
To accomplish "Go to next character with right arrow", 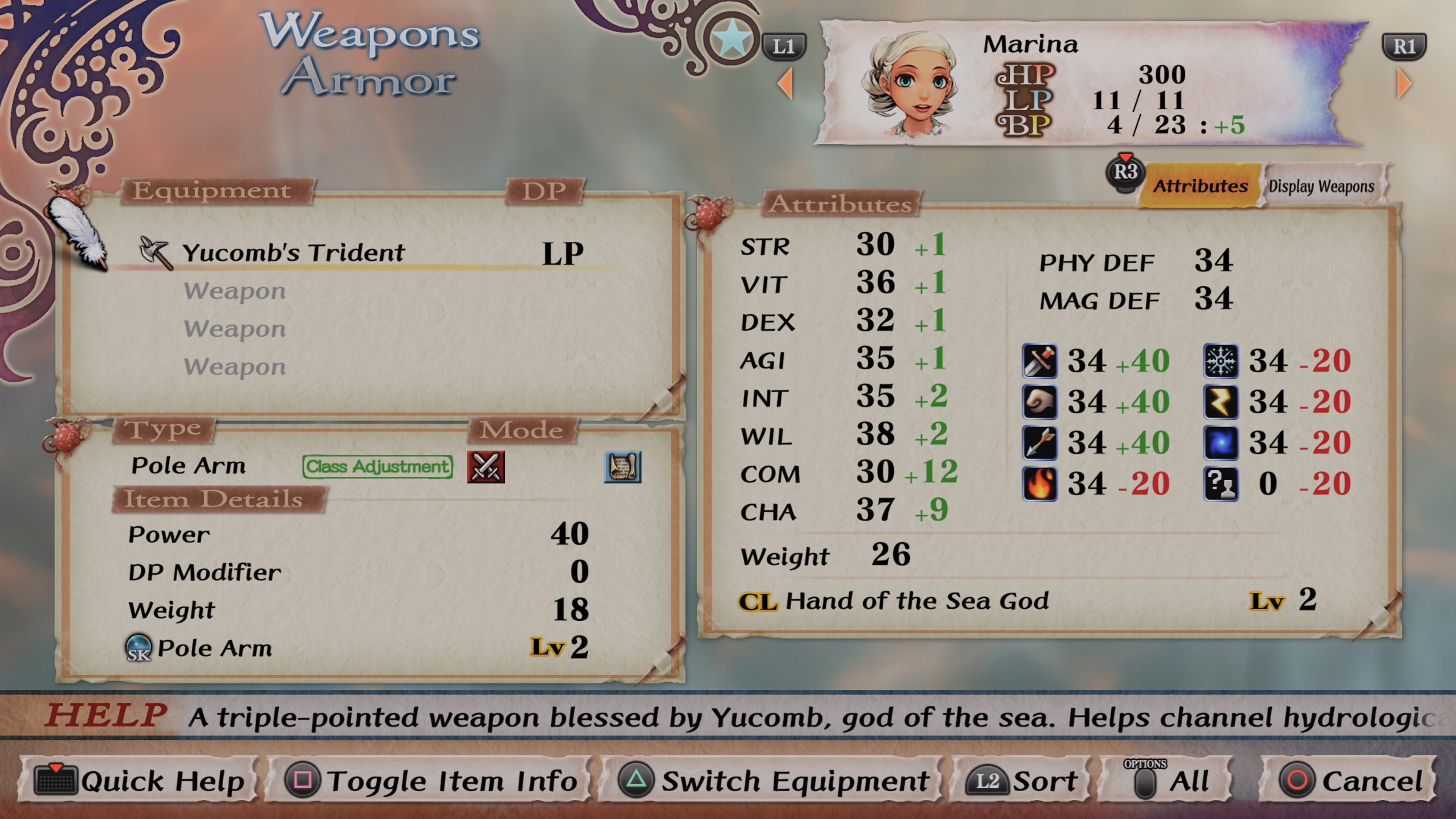I will [1403, 84].
